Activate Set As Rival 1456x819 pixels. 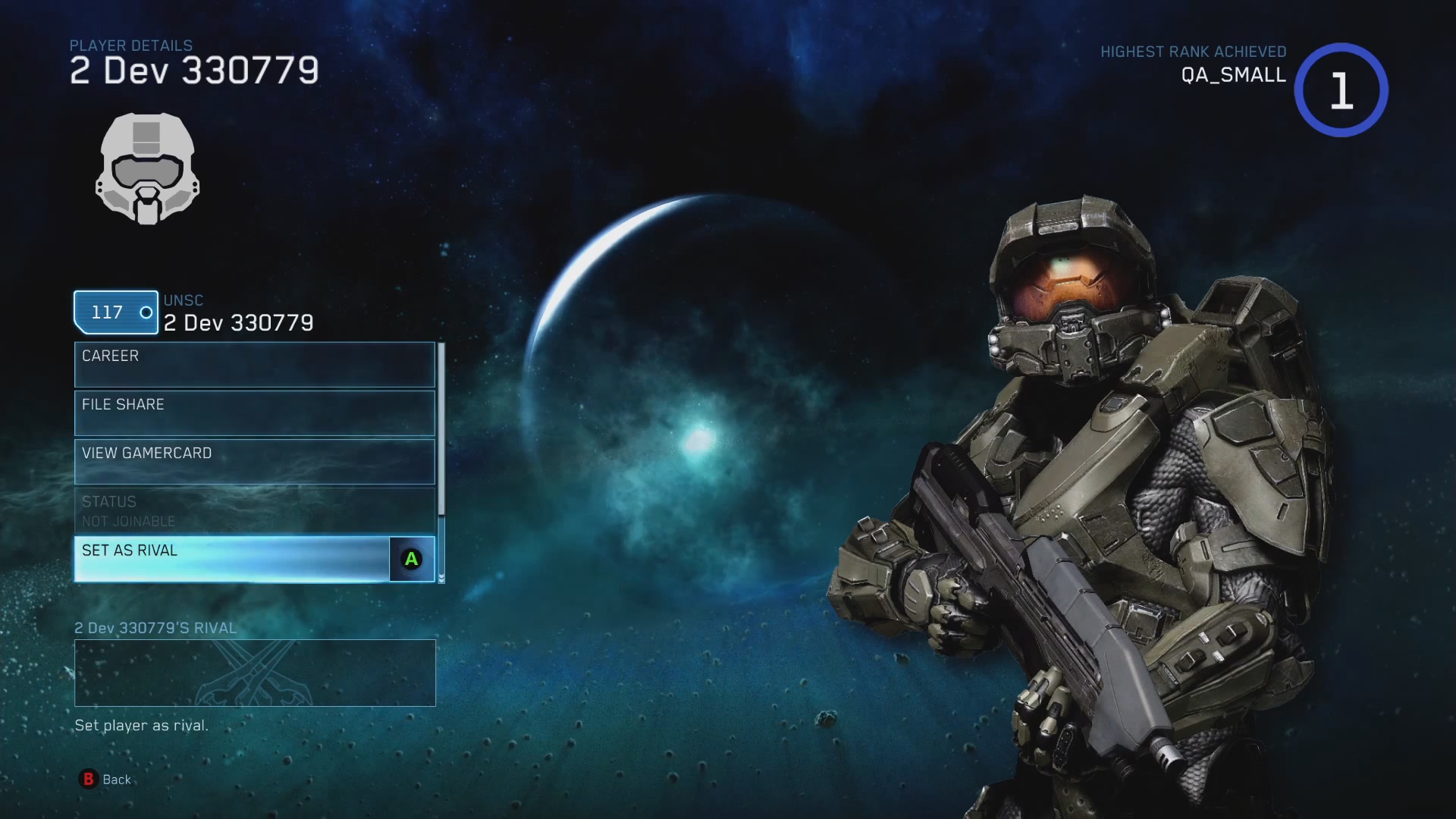pyautogui.click(x=254, y=559)
